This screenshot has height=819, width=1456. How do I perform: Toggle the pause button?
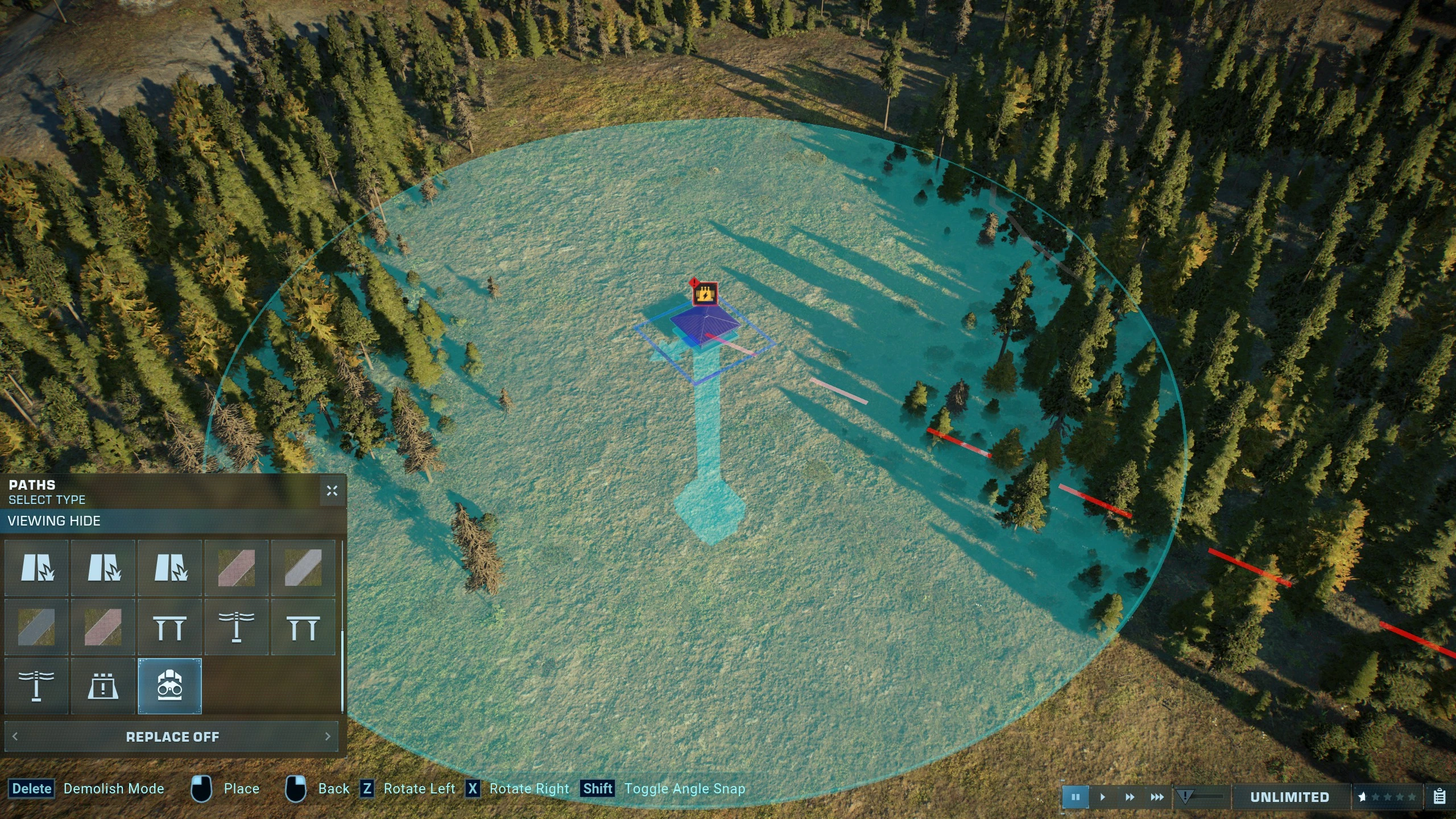click(x=1075, y=797)
